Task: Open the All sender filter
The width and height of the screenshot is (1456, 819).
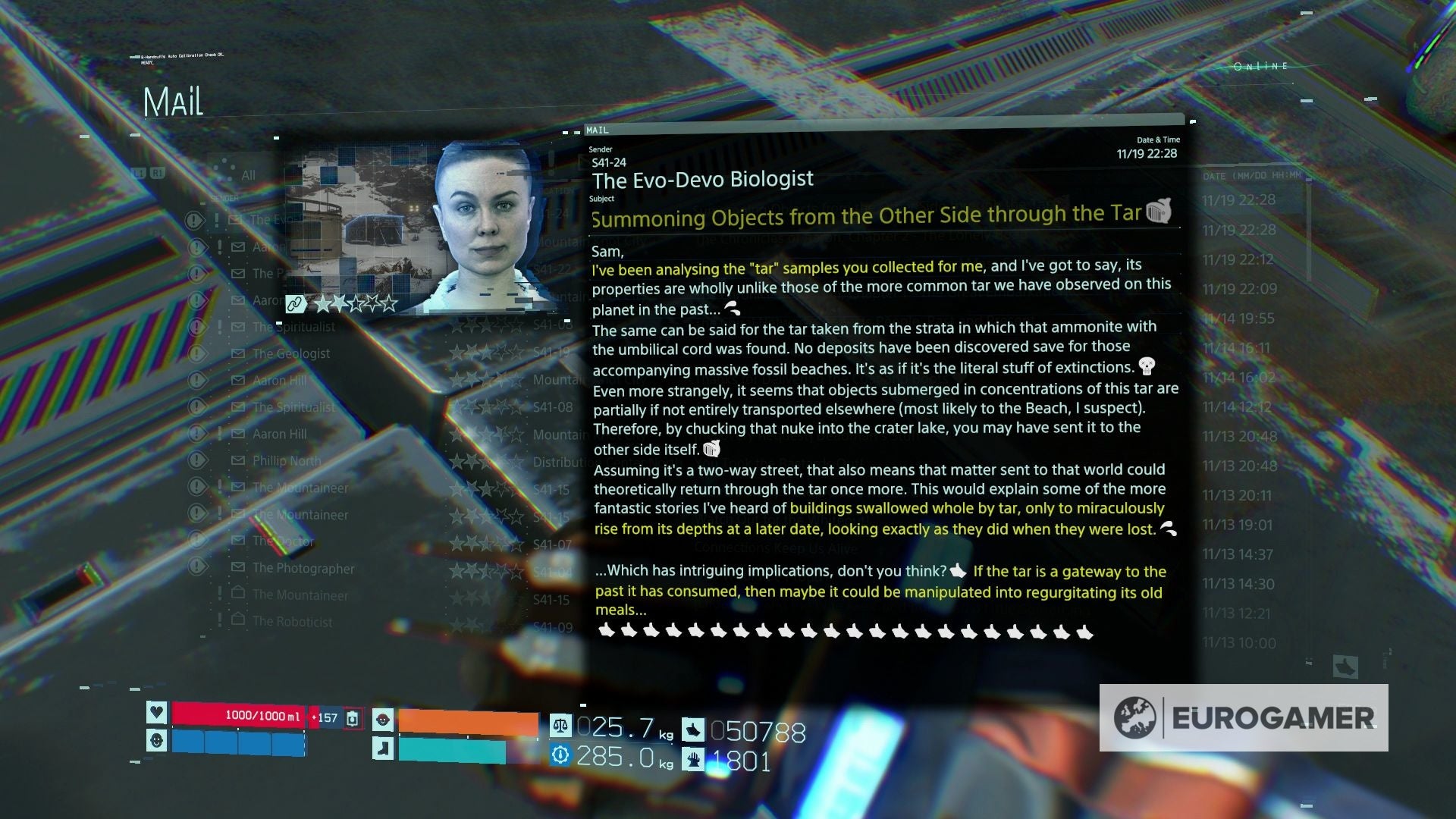Action: click(248, 174)
